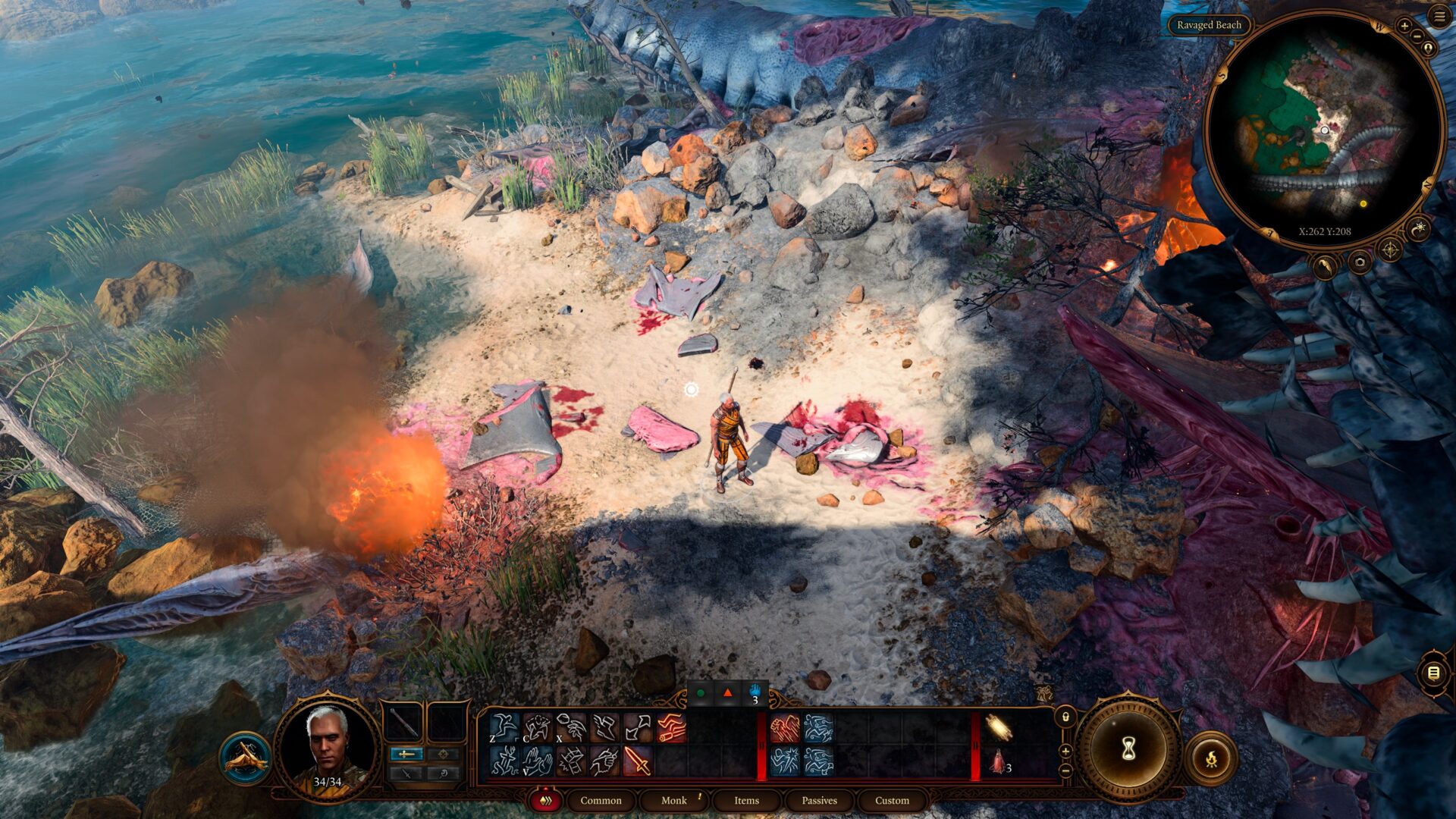Viewport: 1456px width, 819px height.
Task: Select the scroll item in hotbar
Action: click(999, 728)
